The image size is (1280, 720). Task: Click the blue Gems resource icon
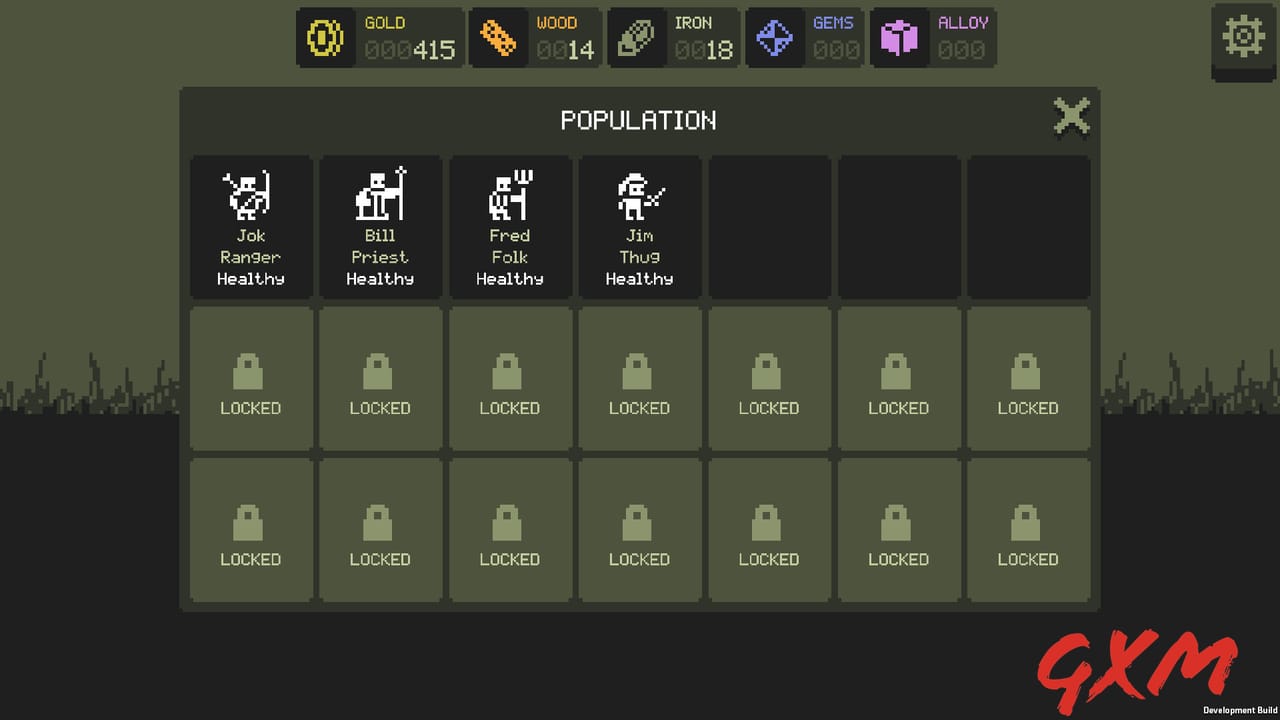pos(774,38)
